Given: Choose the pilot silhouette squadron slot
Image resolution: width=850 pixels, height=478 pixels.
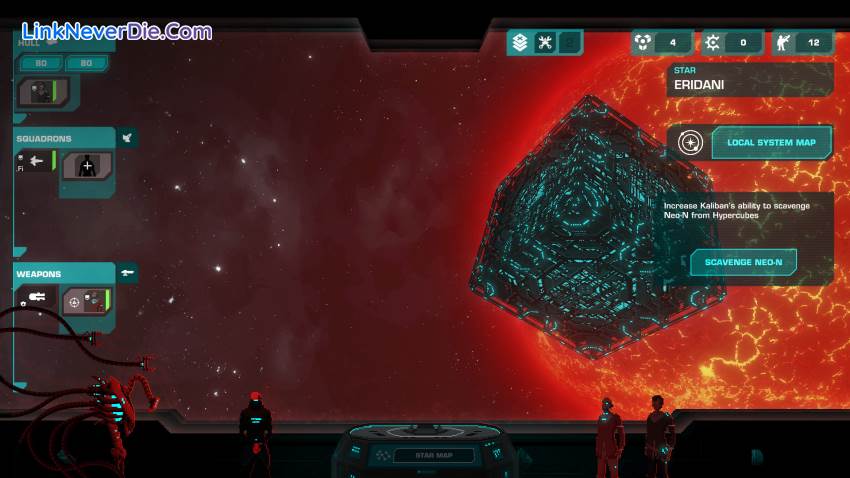Looking at the screenshot, I should (x=88, y=166).
